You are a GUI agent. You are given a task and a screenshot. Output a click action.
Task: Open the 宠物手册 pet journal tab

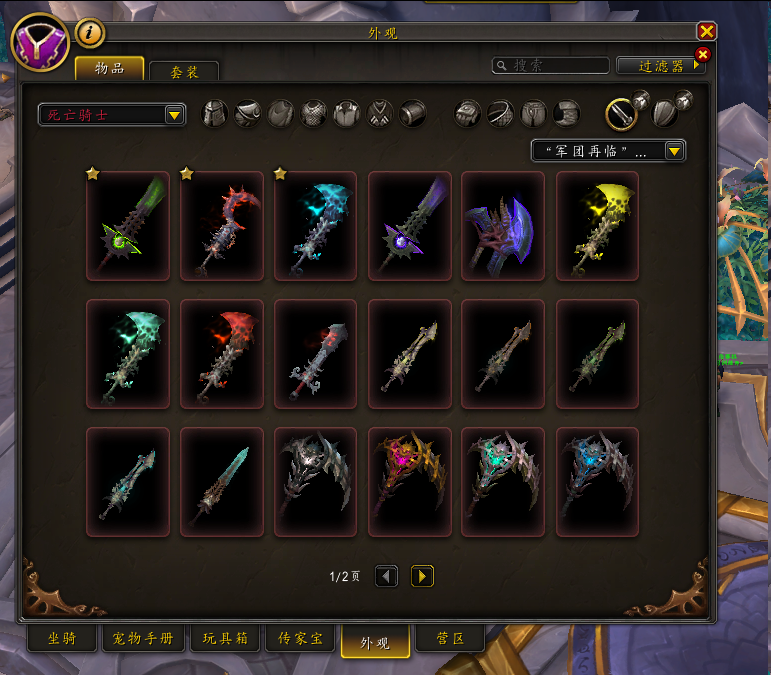pyautogui.click(x=141, y=638)
